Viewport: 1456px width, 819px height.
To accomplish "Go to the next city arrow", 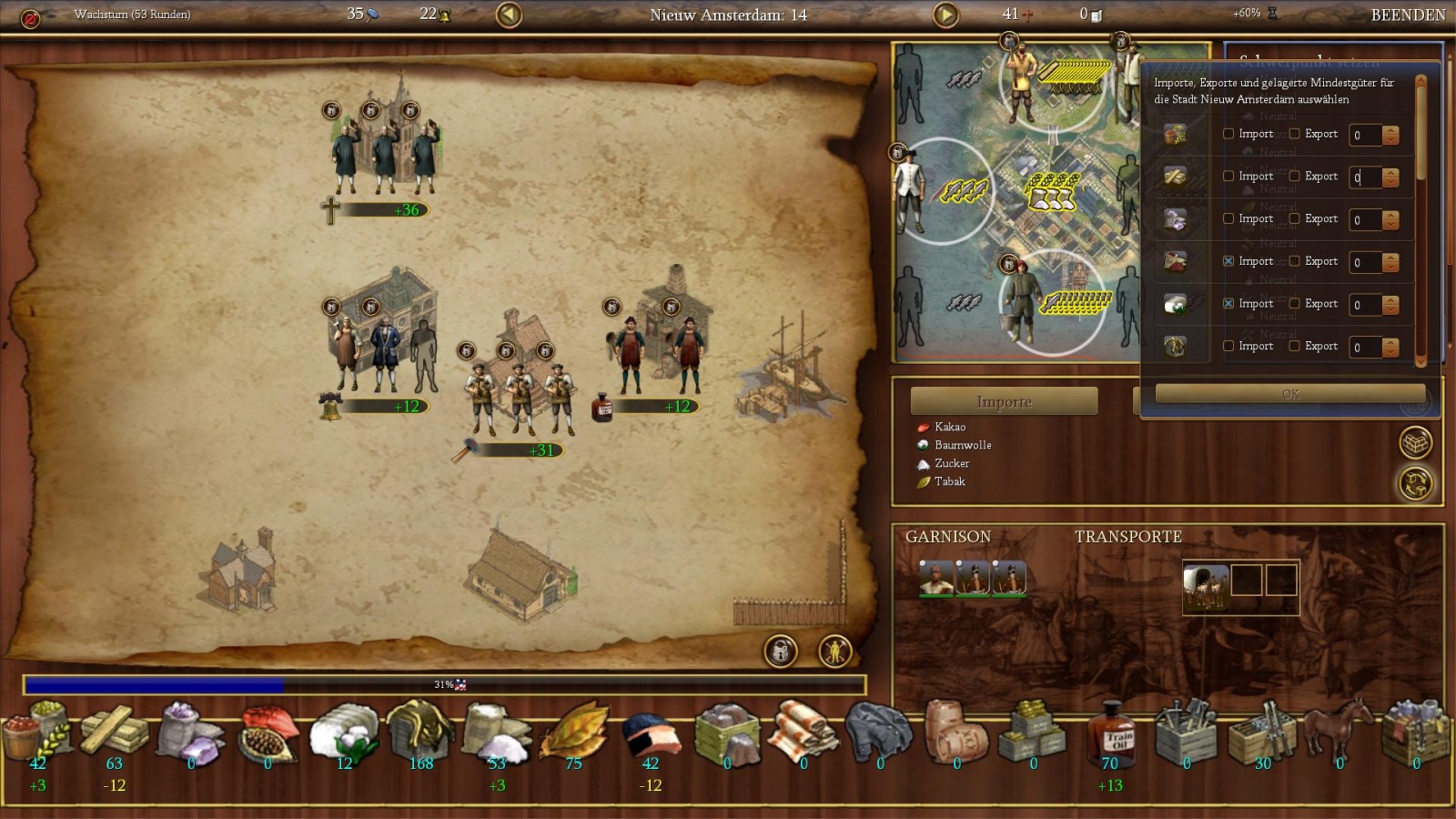I will click(946, 15).
